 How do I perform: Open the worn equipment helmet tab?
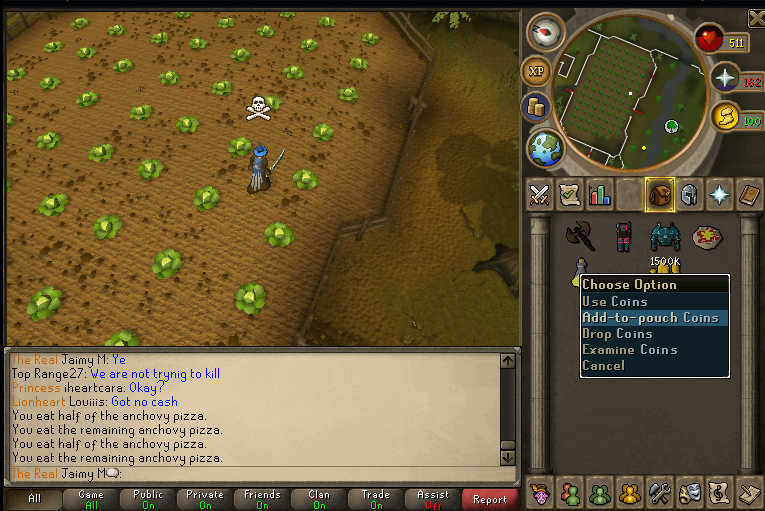690,195
